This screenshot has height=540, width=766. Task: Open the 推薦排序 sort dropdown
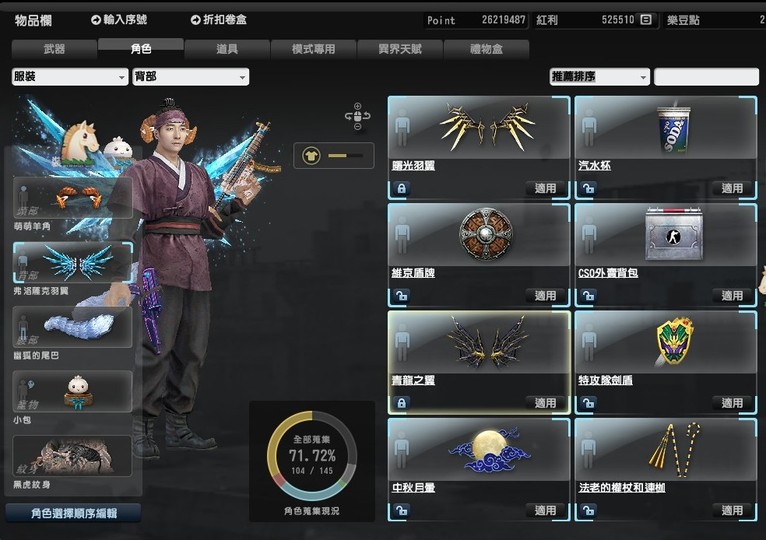tap(599, 77)
